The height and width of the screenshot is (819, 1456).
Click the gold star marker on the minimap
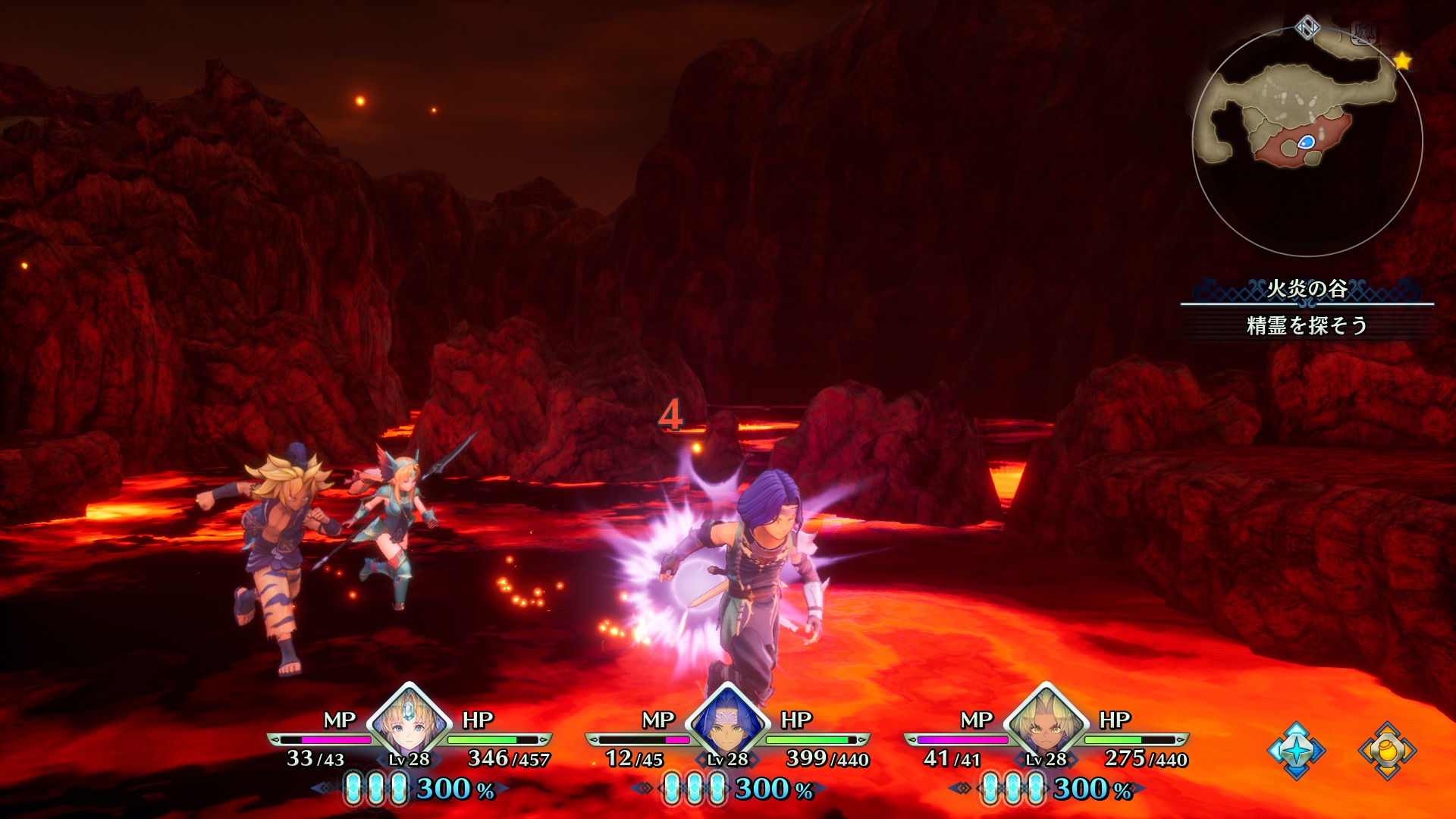click(x=1402, y=61)
